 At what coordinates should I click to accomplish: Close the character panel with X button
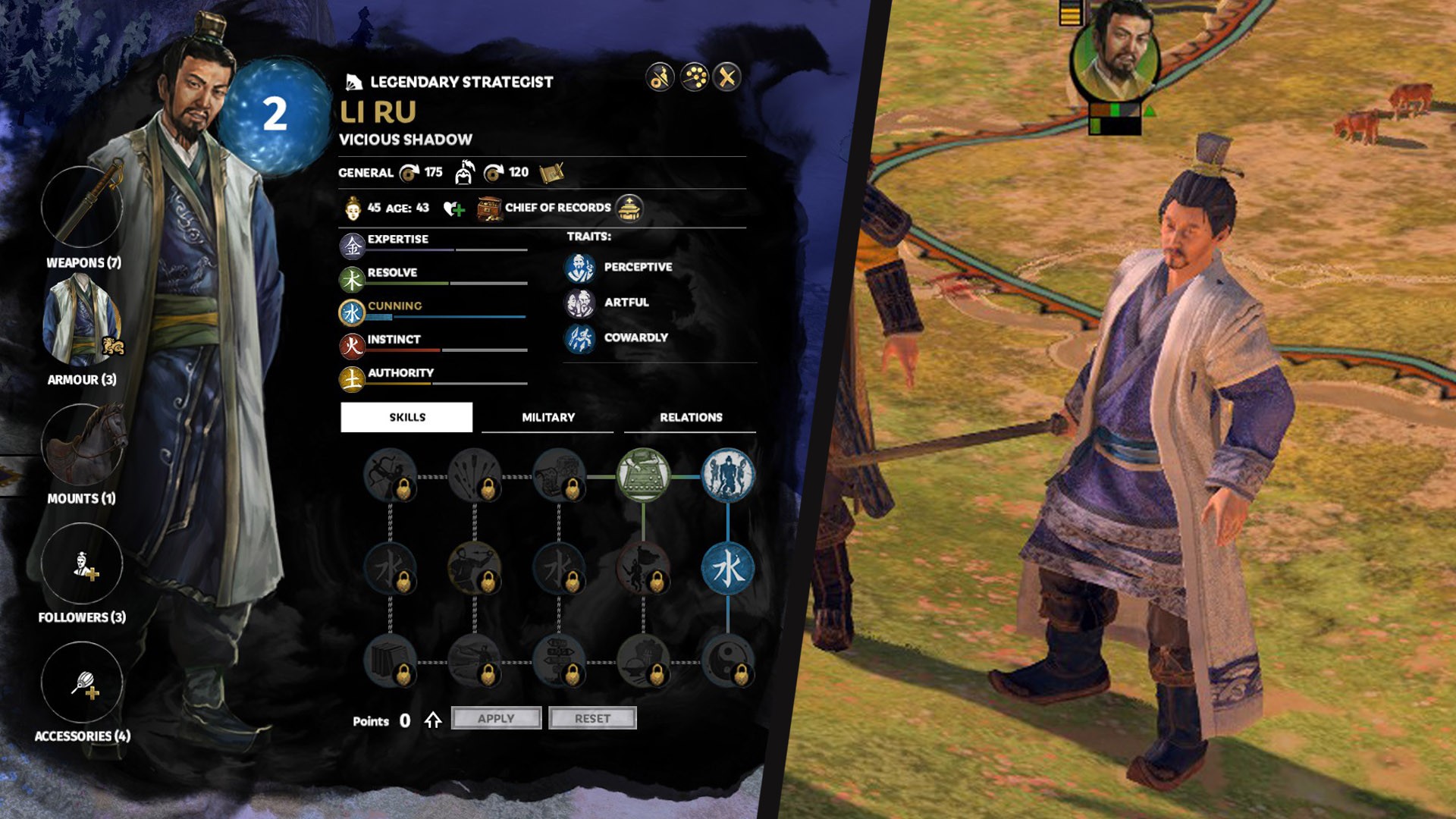click(726, 77)
